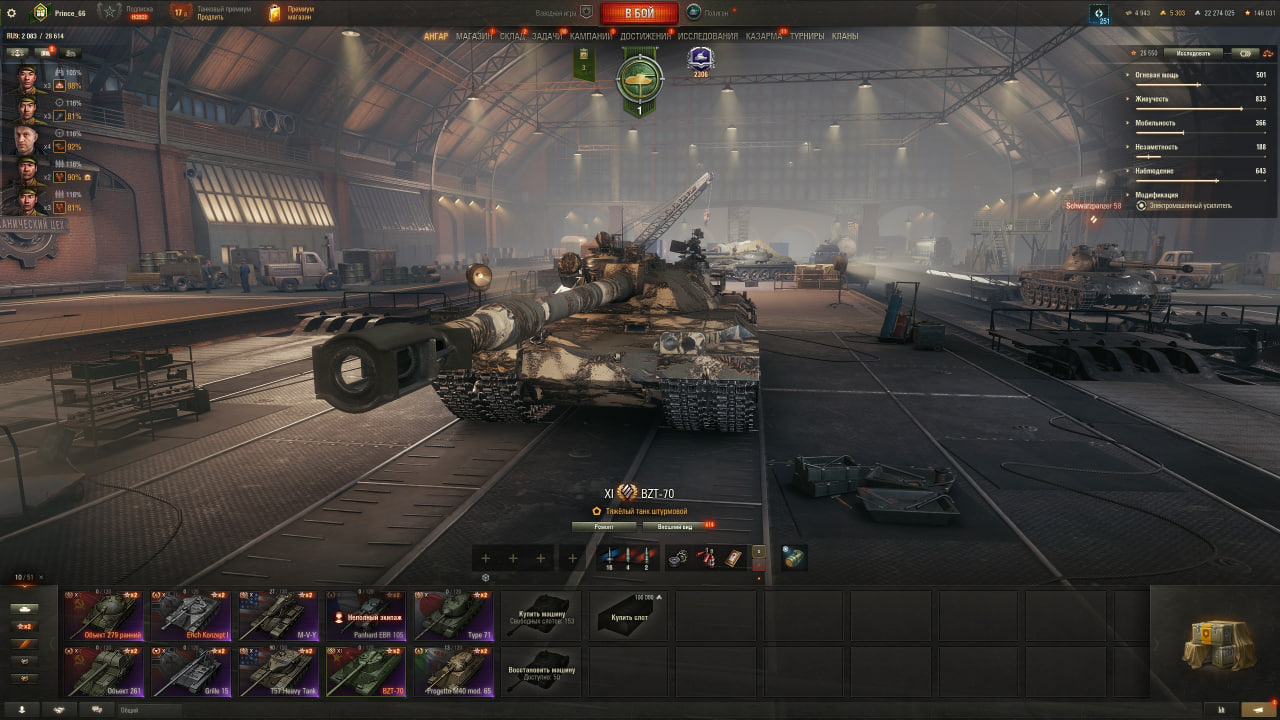Image resolution: width=1280 pixels, height=720 pixels.
Task: Open the ДОСТИЖЕНИЯ achievements tab
Action: point(645,36)
